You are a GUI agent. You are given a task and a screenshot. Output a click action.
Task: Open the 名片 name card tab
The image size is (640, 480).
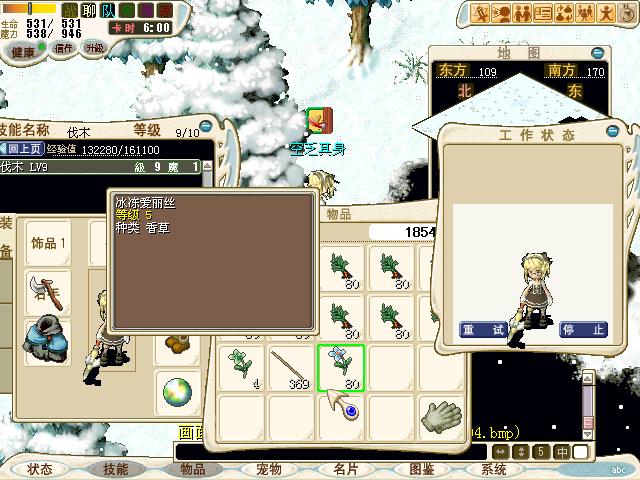(x=345, y=469)
